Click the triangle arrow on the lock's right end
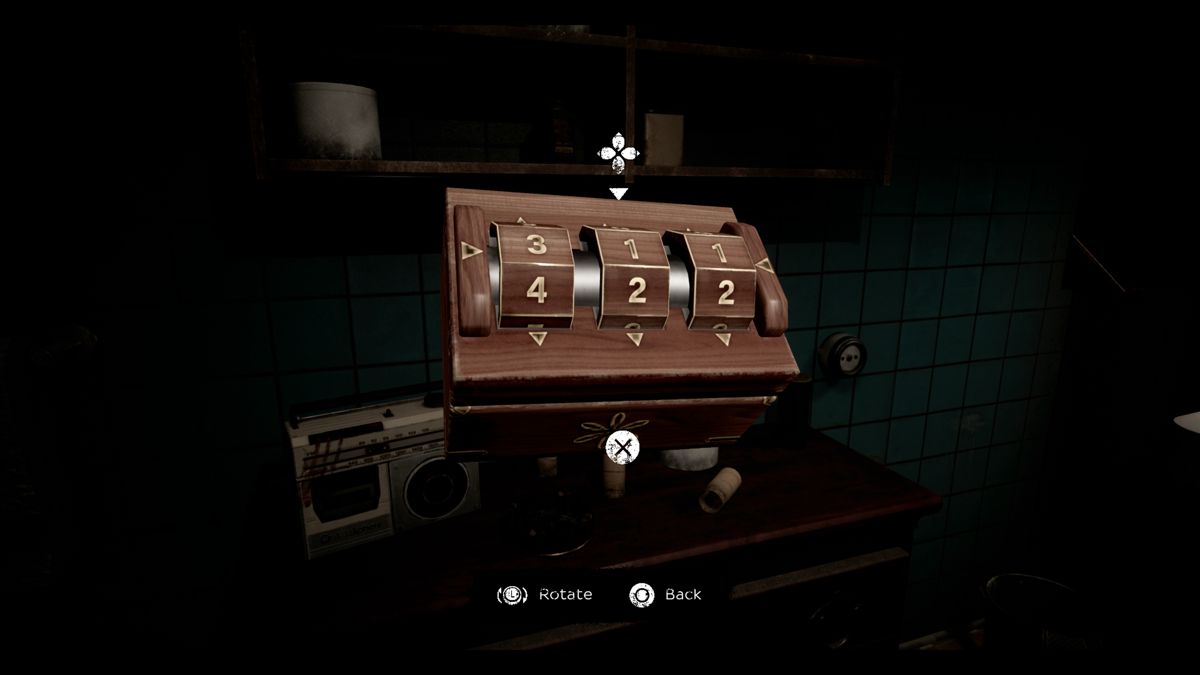 coord(762,266)
